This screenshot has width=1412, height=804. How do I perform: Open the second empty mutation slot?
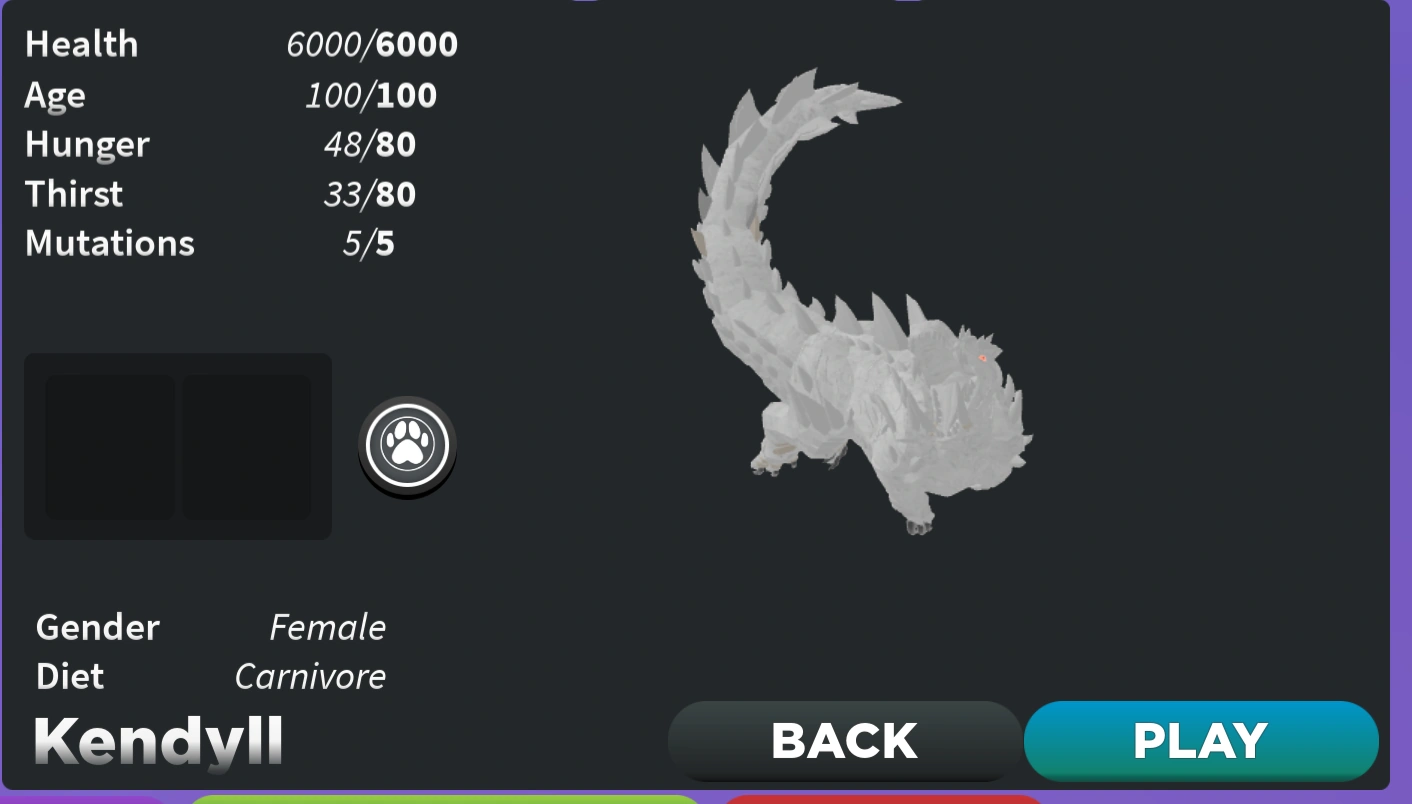pos(246,446)
